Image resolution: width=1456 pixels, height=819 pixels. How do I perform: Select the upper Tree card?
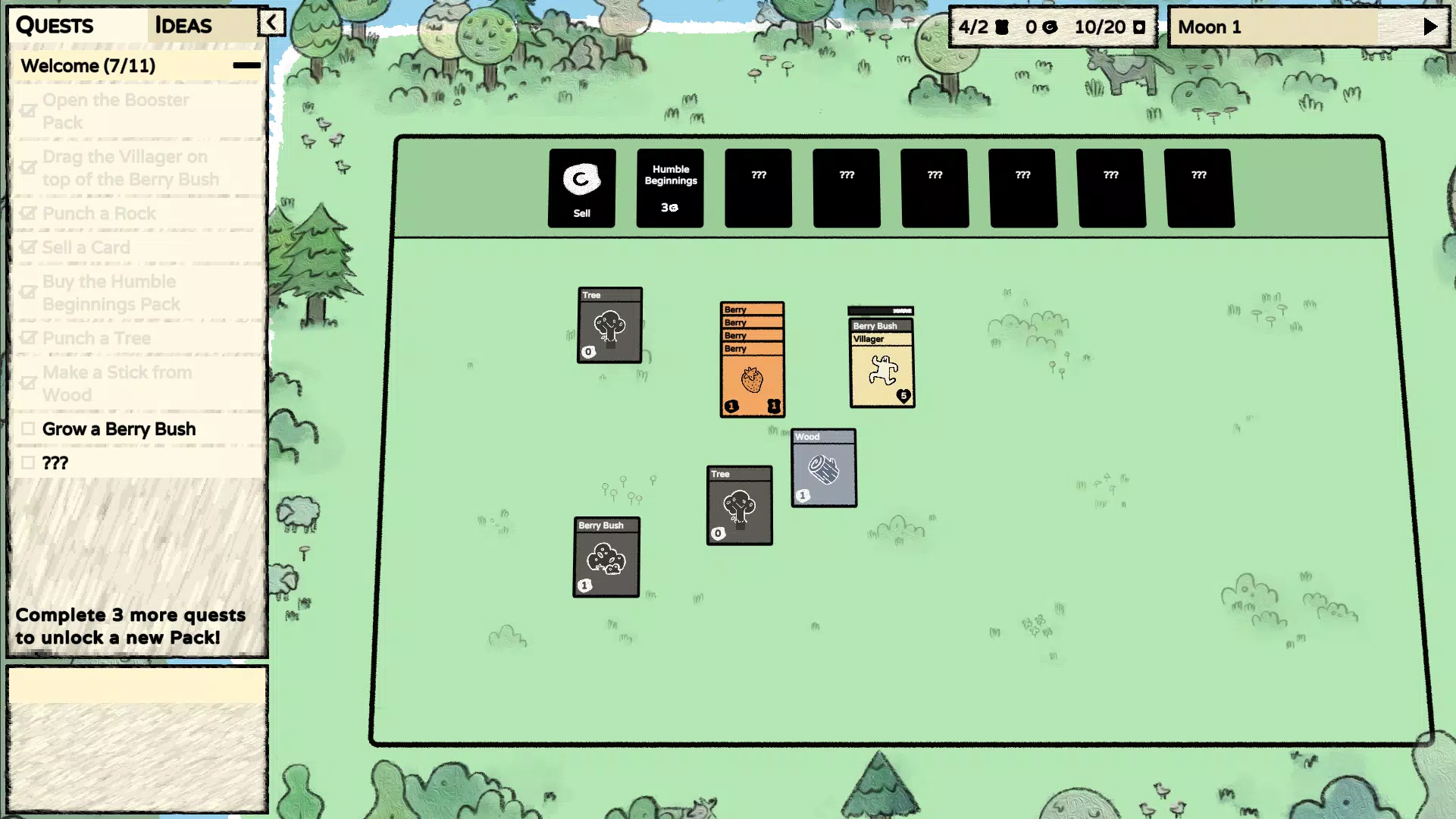tap(609, 325)
